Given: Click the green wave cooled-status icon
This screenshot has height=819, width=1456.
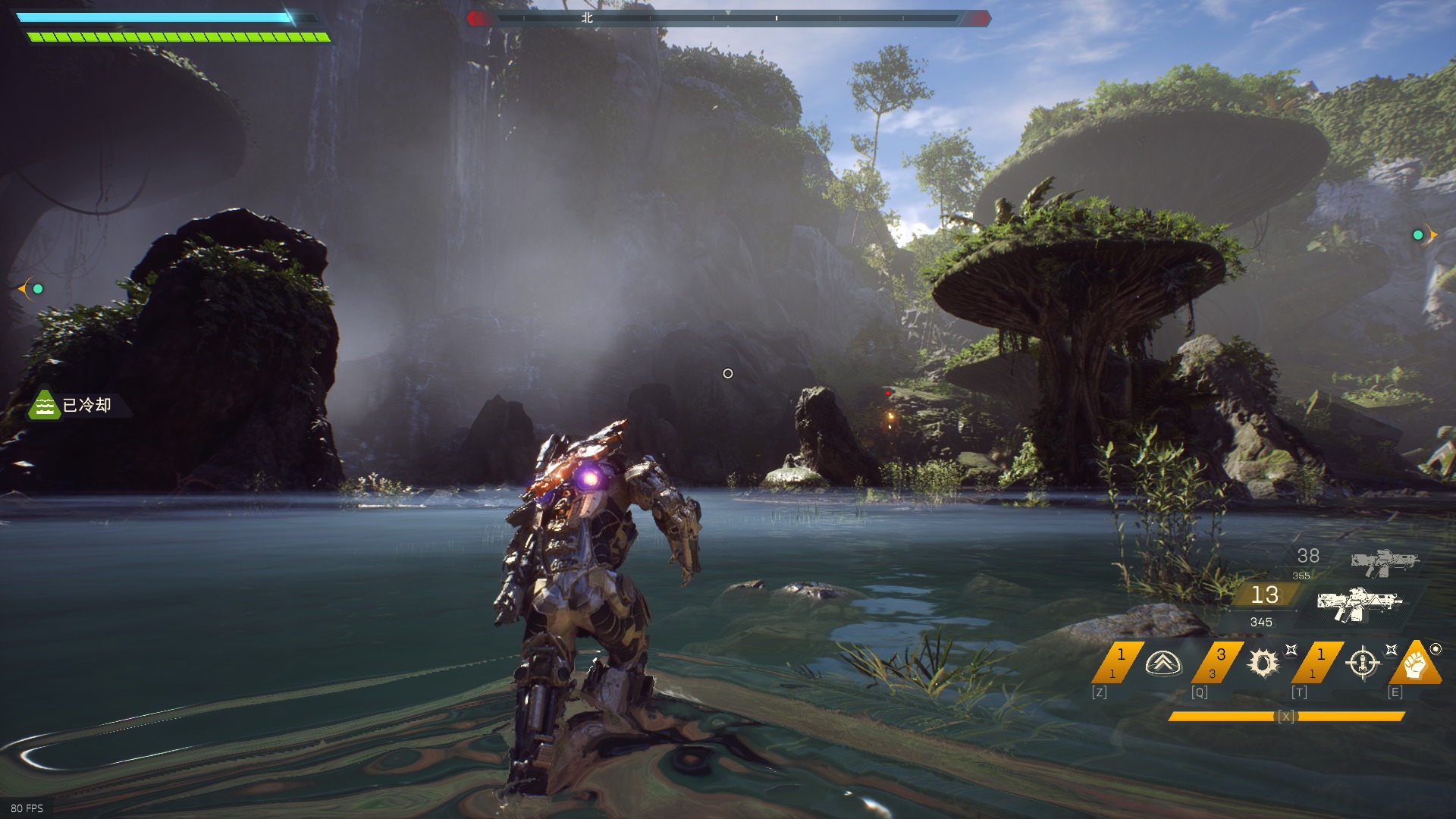Looking at the screenshot, I should click(45, 406).
